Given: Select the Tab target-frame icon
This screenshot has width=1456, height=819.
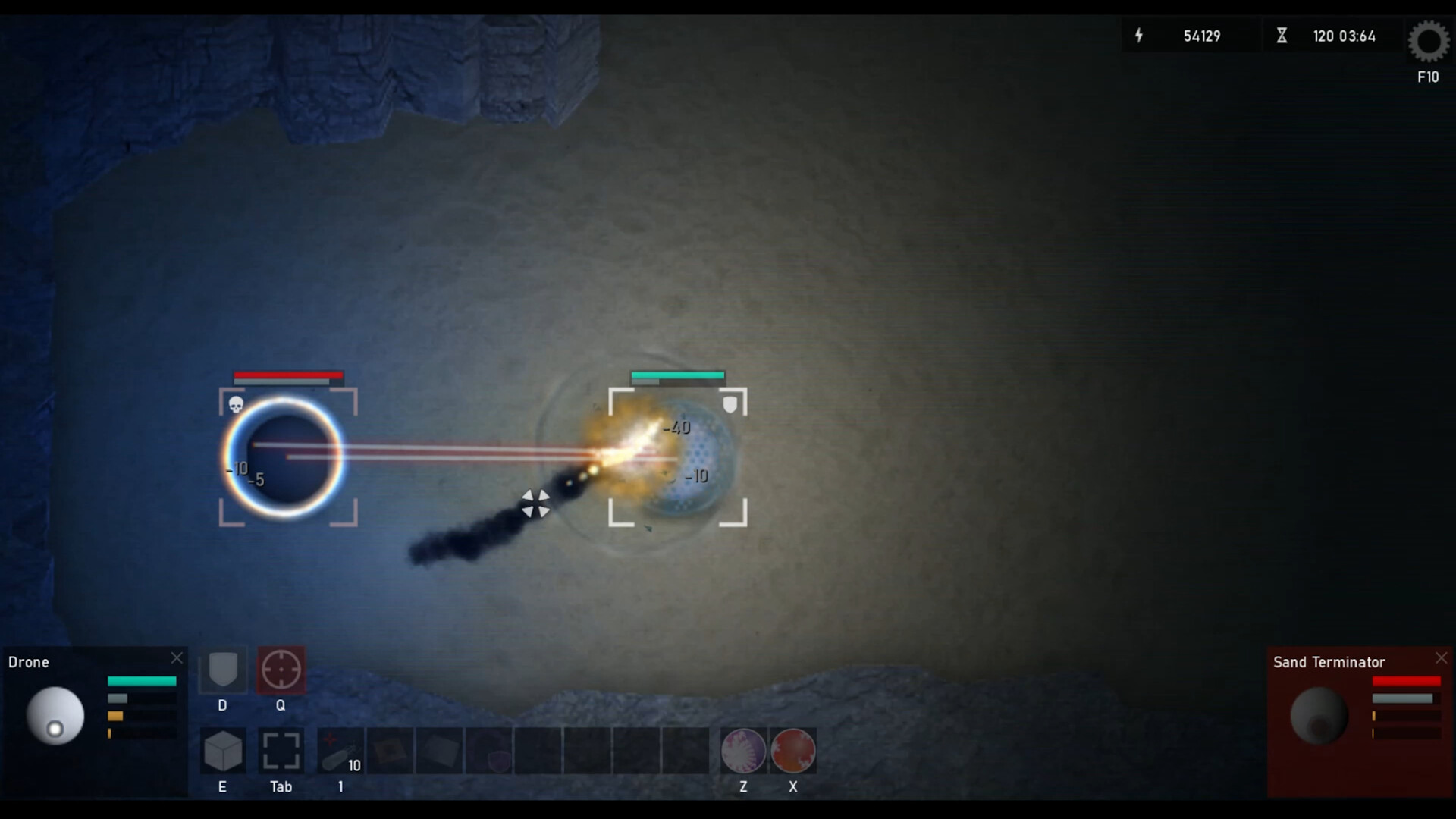Looking at the screenshot, I should point(281,751).
